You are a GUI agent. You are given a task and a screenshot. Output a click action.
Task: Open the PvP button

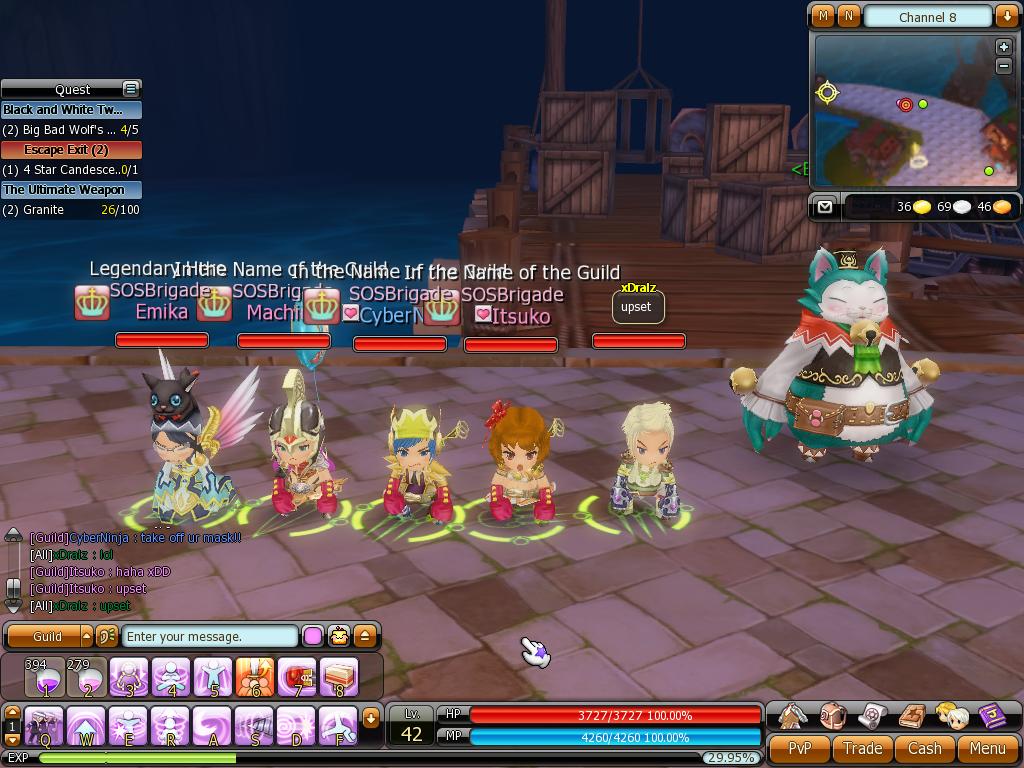[800, 748]
